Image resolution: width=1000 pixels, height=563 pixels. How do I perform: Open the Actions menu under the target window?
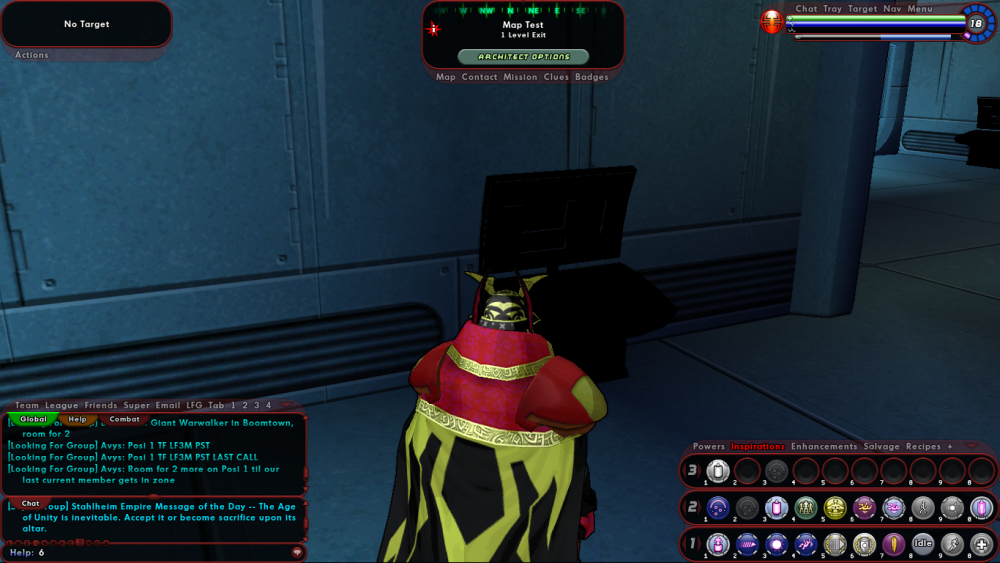point(32,55)
